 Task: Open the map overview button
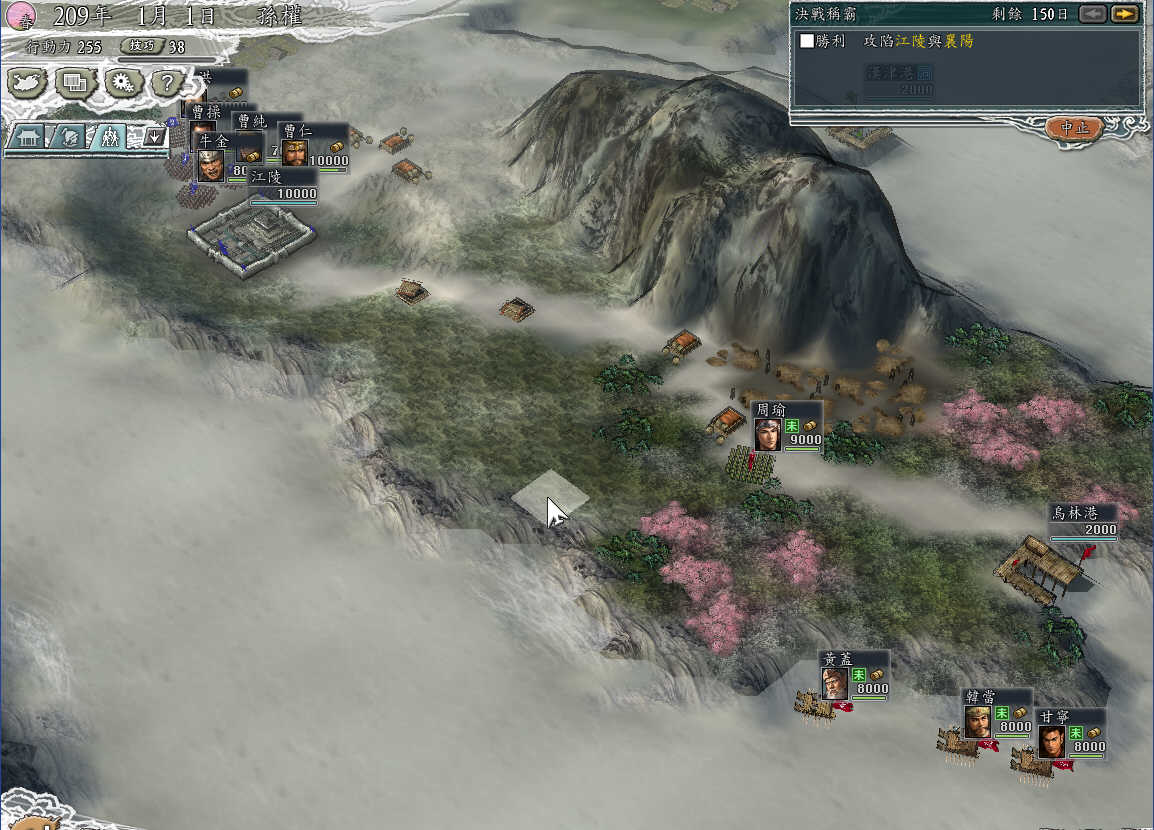27,84
